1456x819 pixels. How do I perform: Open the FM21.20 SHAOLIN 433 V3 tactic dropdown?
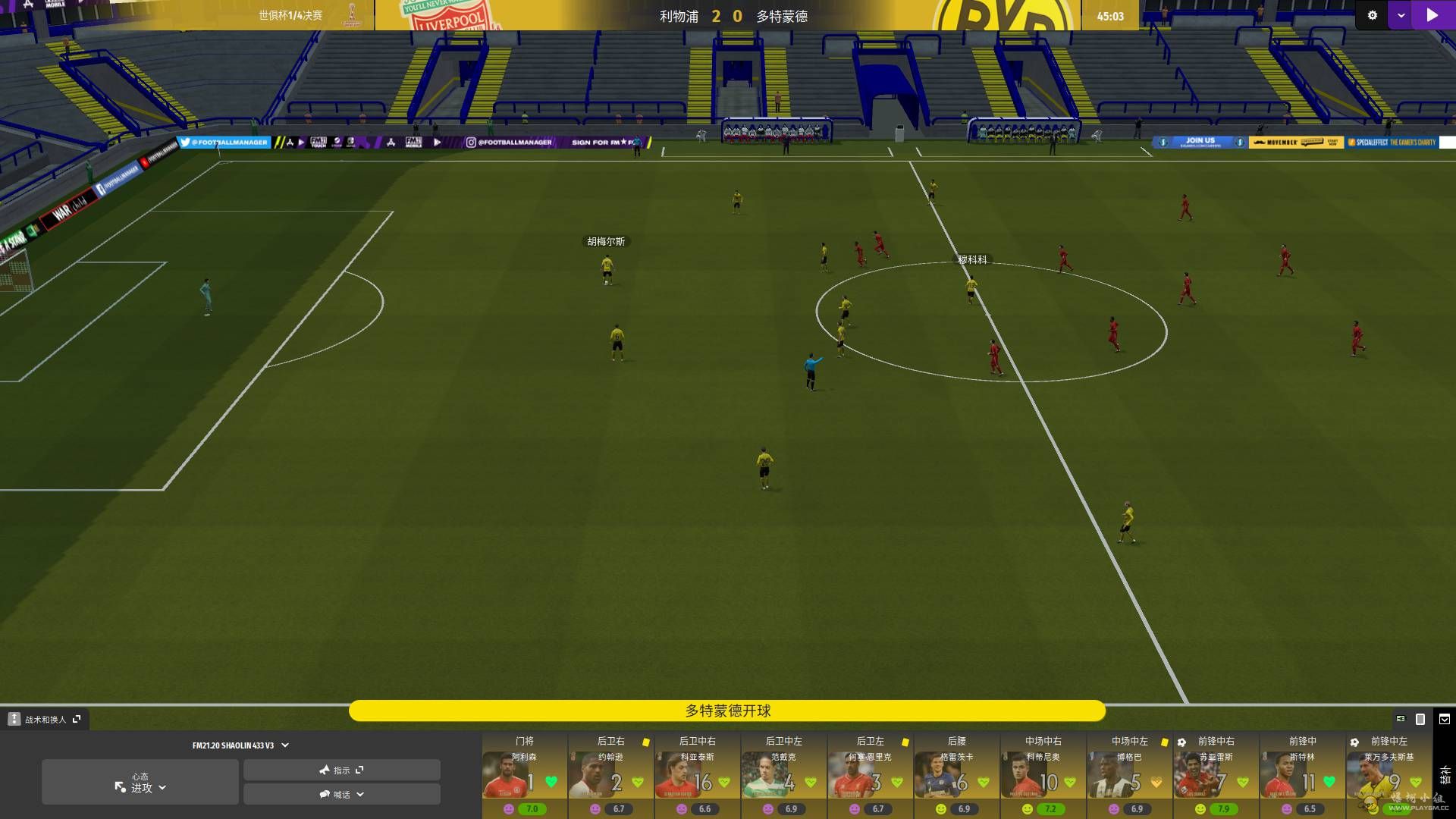[x=240, y=745]
